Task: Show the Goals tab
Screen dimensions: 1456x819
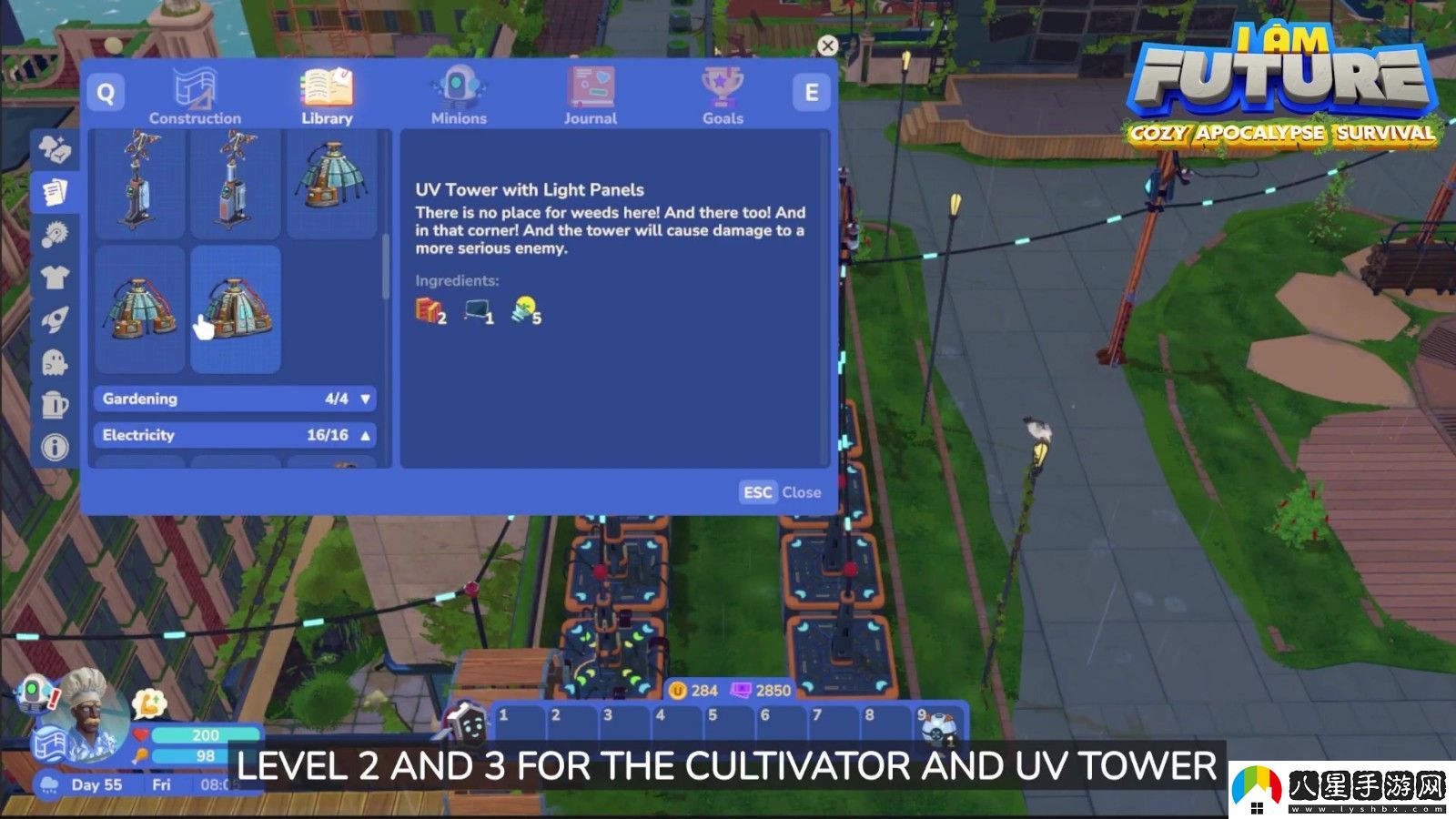Action: [x=723, y=96]
